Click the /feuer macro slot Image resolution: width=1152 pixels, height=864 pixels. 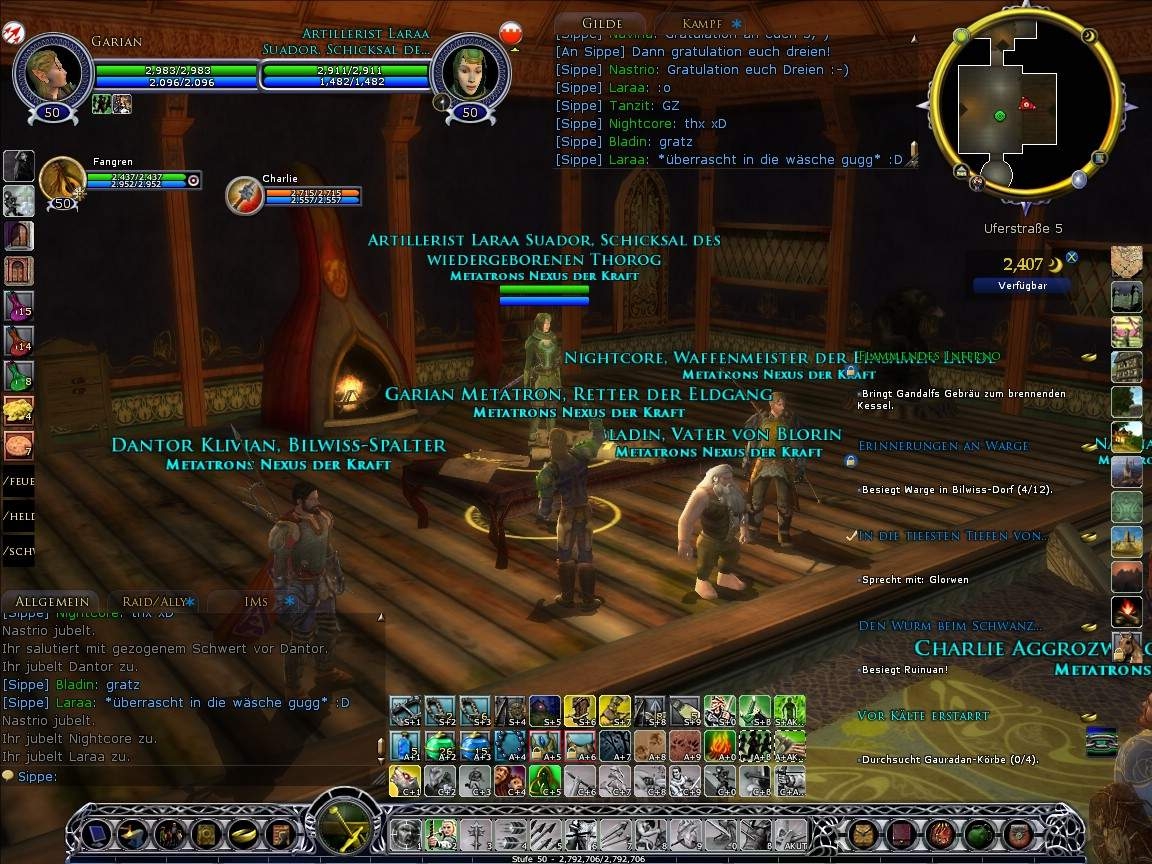tap(19, 481)
